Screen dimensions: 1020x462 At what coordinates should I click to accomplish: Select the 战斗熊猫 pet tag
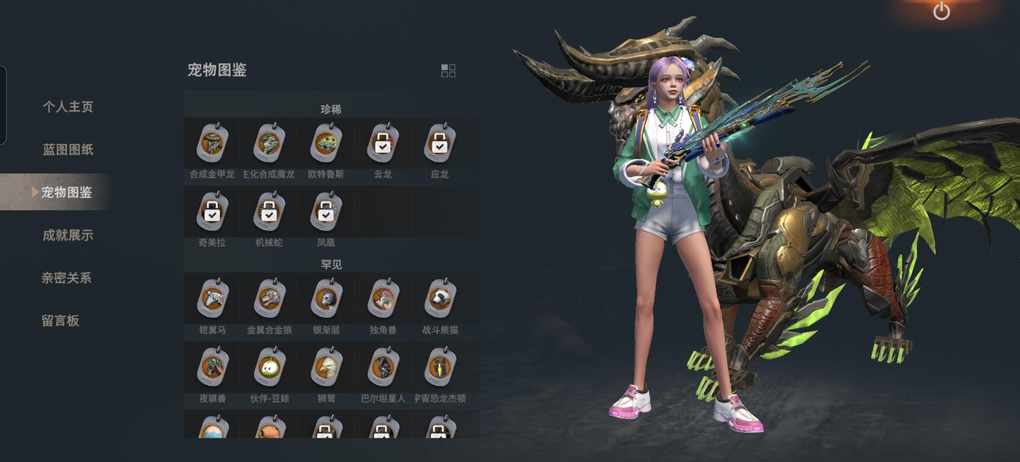tap(440, 299)
